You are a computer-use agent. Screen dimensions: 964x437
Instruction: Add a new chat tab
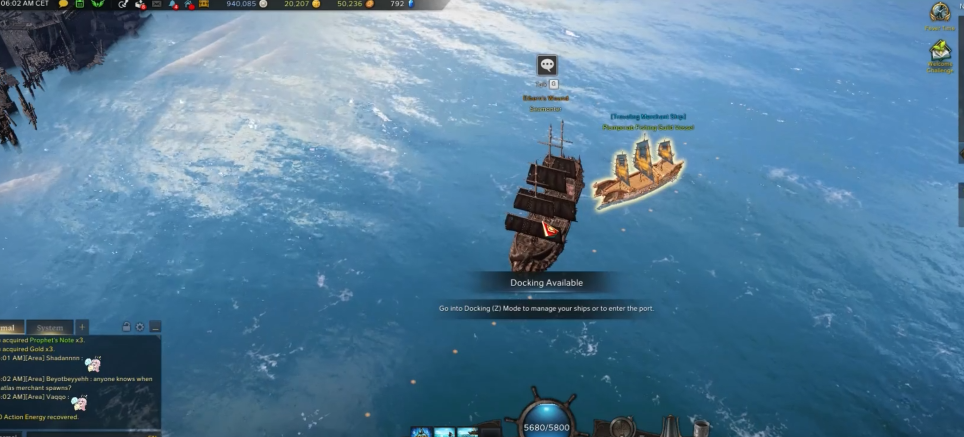[x=82, y=327]
